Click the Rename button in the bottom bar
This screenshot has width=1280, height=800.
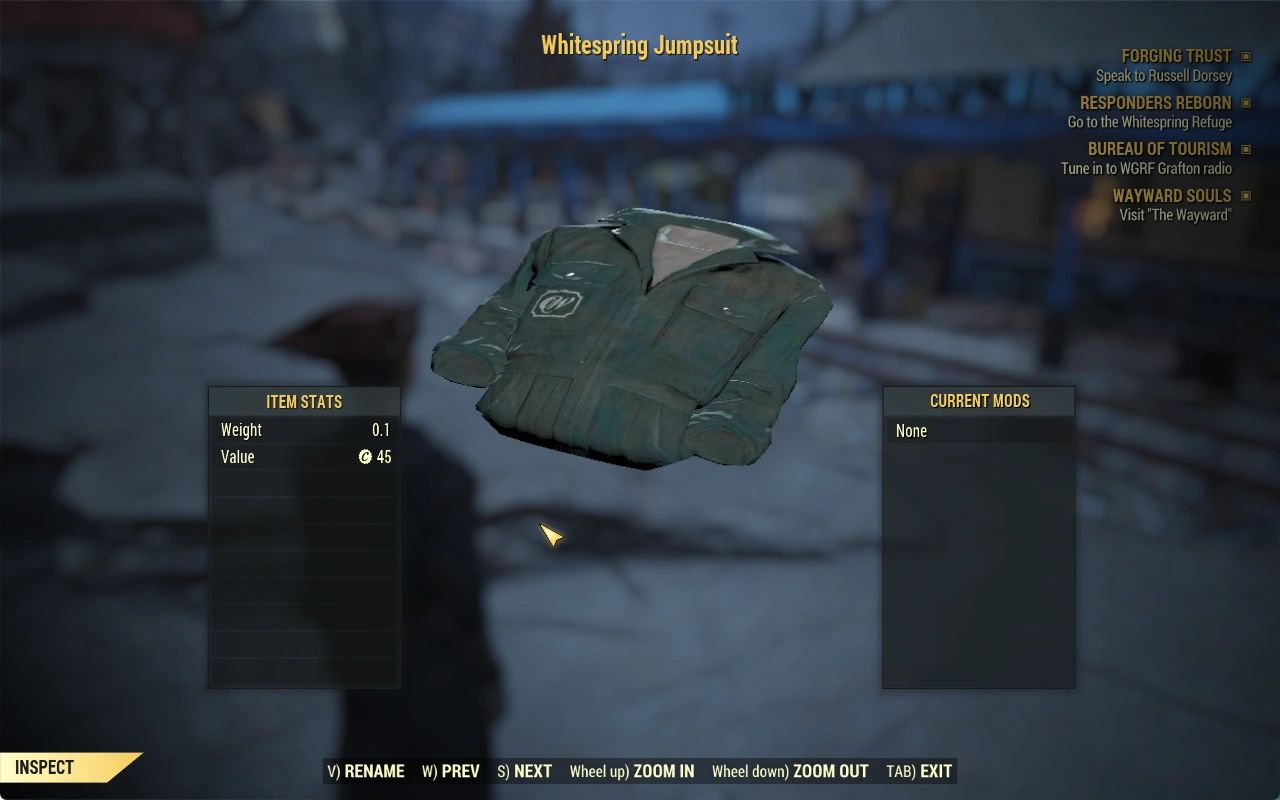click(366, 771)
